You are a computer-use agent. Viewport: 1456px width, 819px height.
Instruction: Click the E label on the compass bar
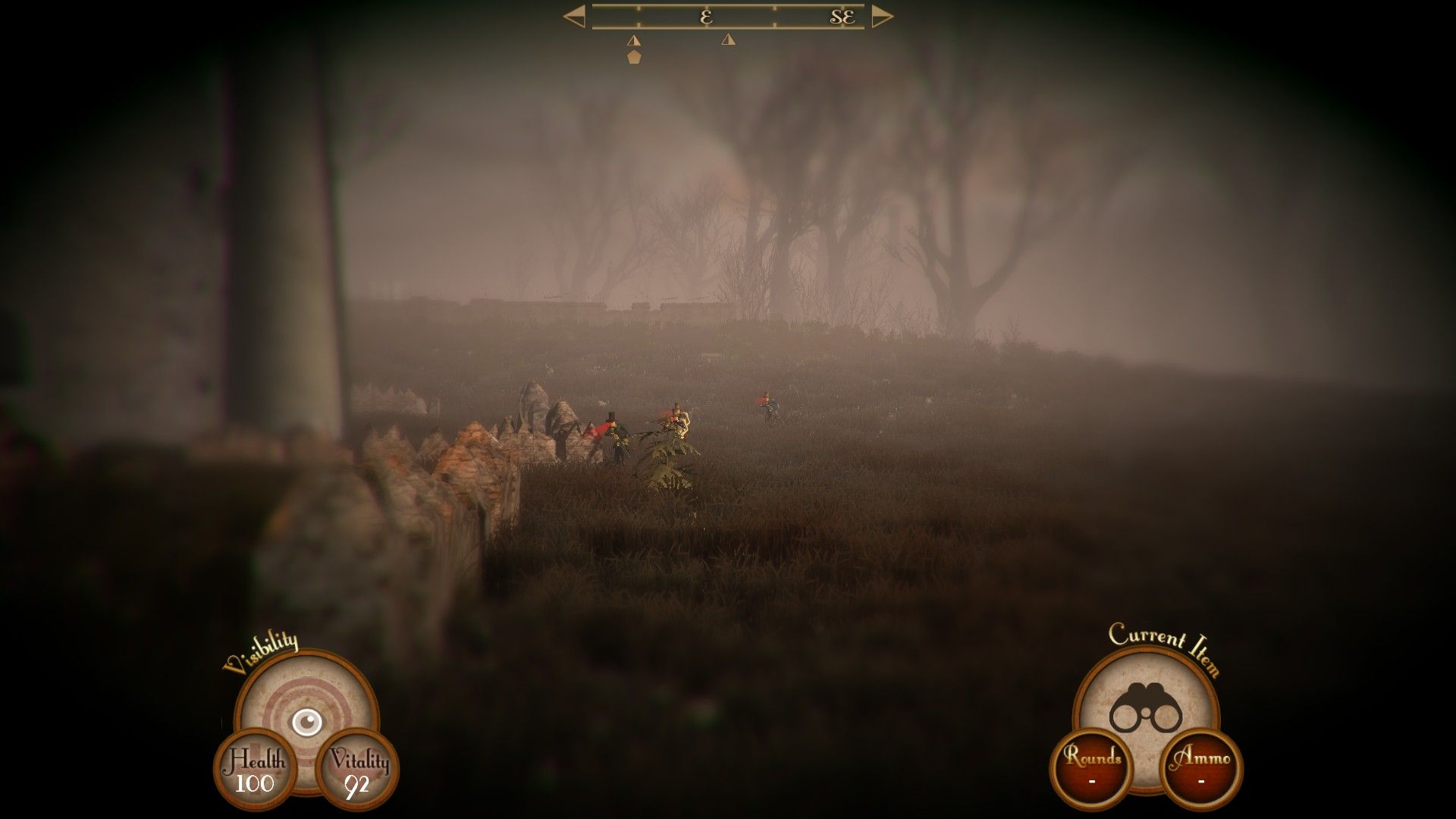tap(705, 17)
